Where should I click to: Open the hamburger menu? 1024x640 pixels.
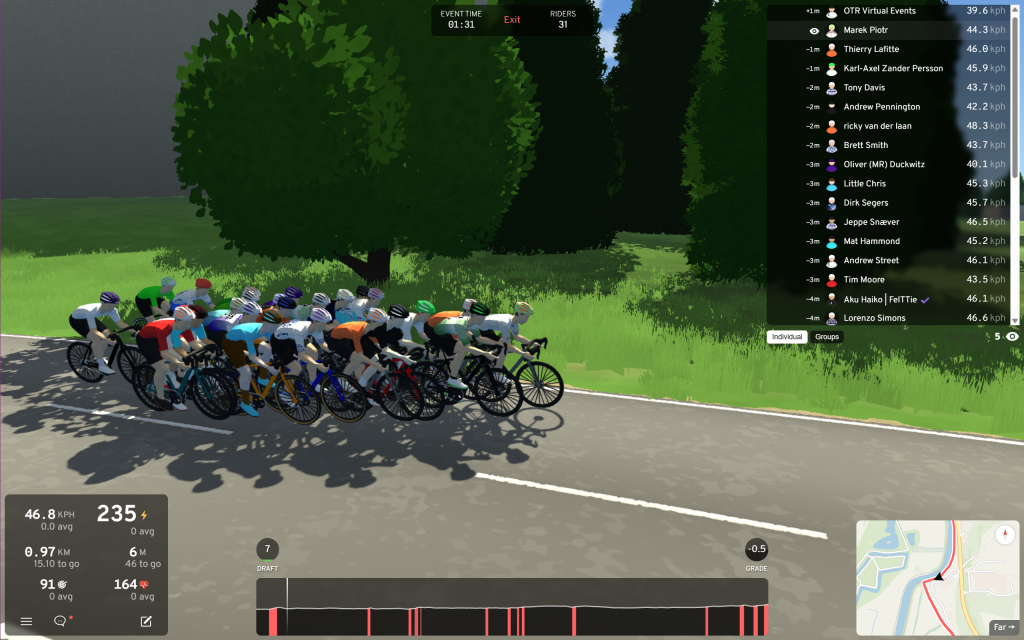pyautogui.click(x=27, y=621)
